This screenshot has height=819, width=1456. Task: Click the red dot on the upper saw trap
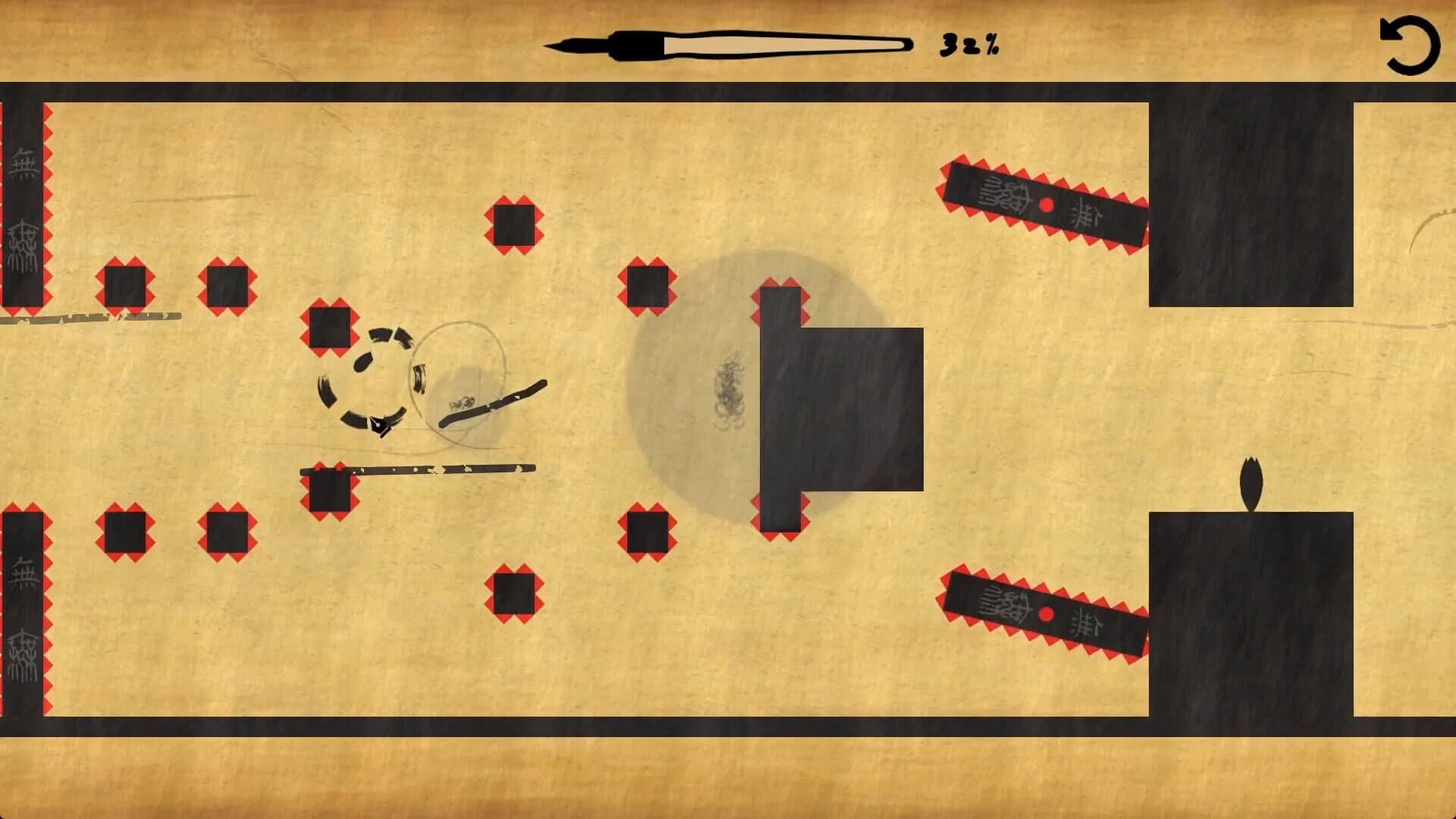(1046, 203)
